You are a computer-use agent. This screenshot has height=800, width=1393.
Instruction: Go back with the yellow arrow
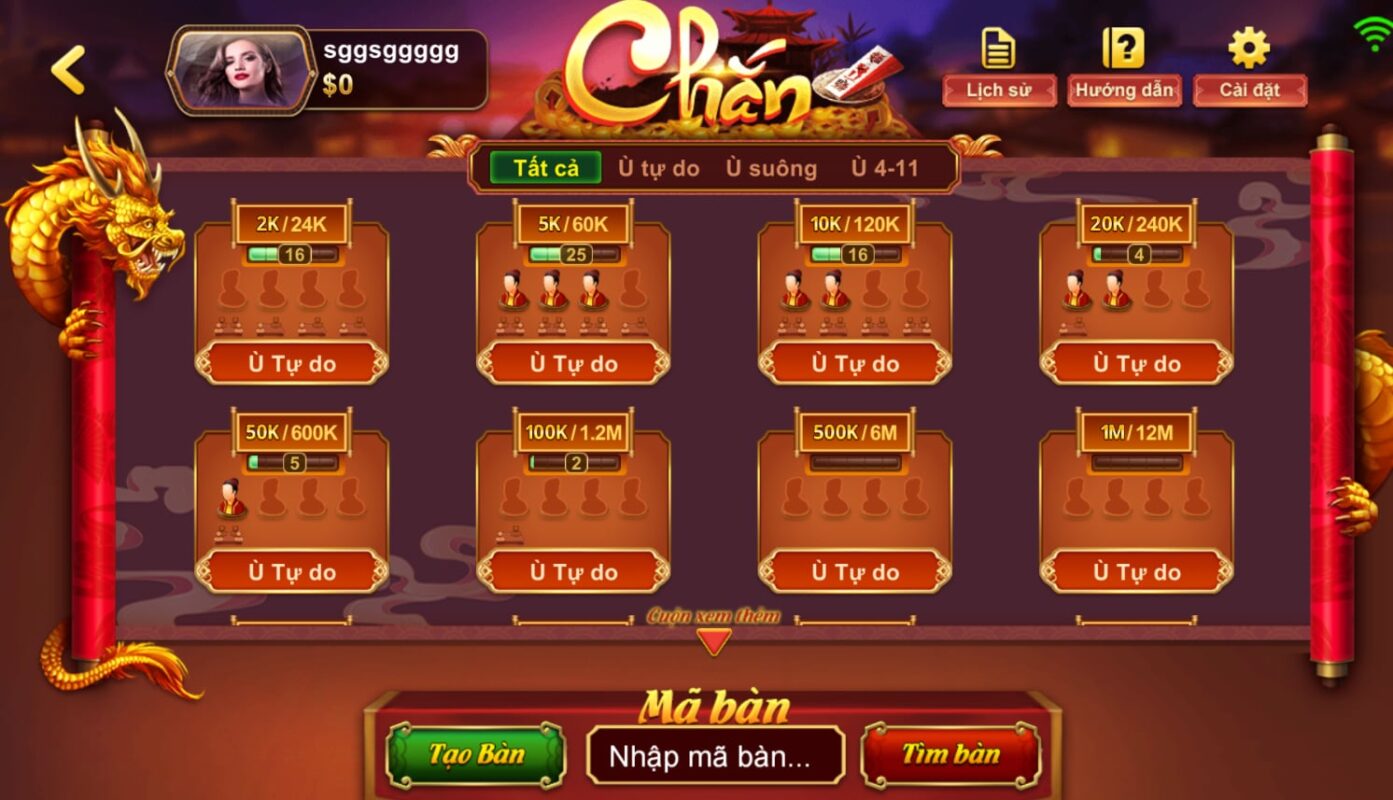(x=68, y=70)
